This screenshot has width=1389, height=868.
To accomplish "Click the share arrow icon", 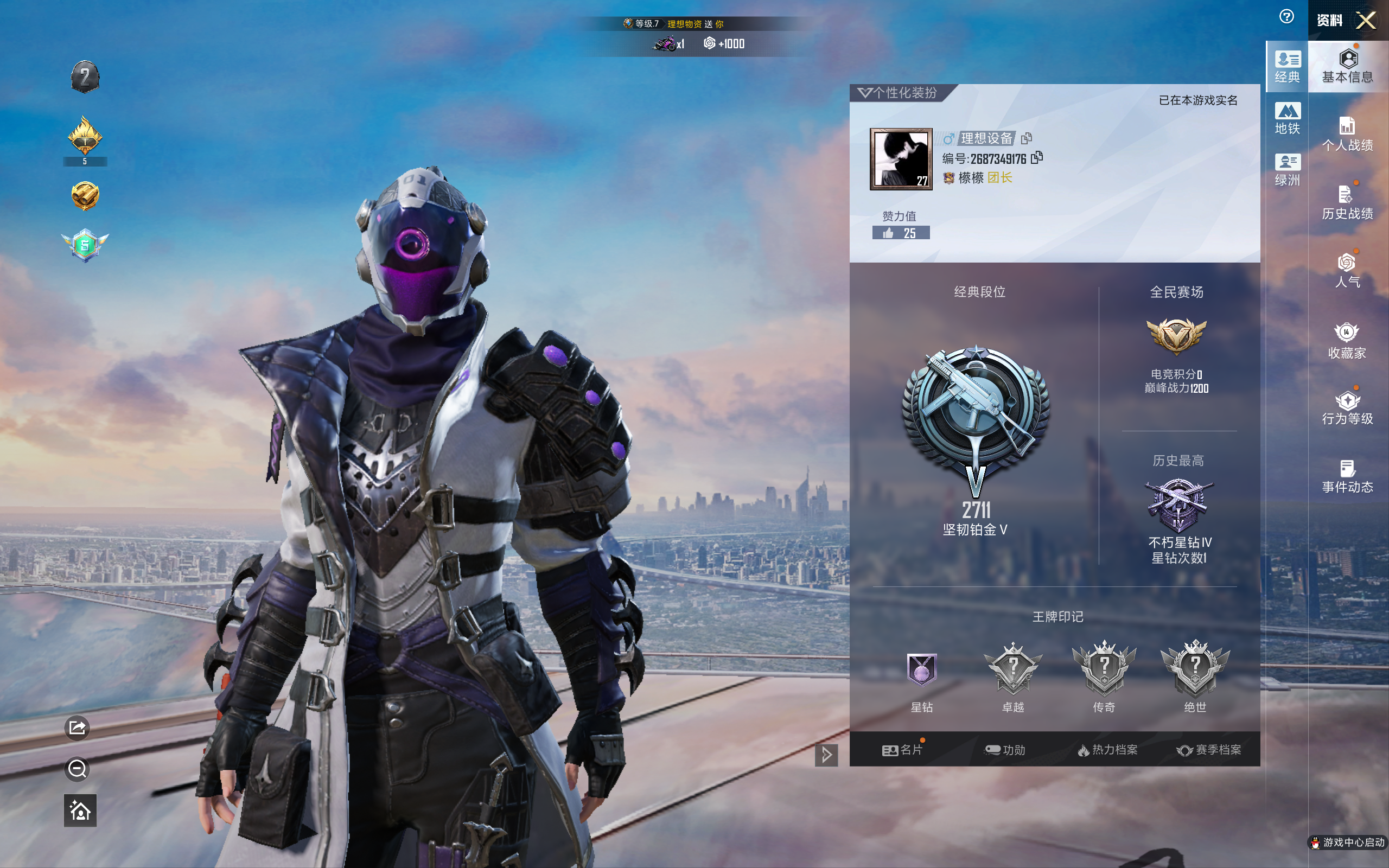I will click(x=78, y=728).
